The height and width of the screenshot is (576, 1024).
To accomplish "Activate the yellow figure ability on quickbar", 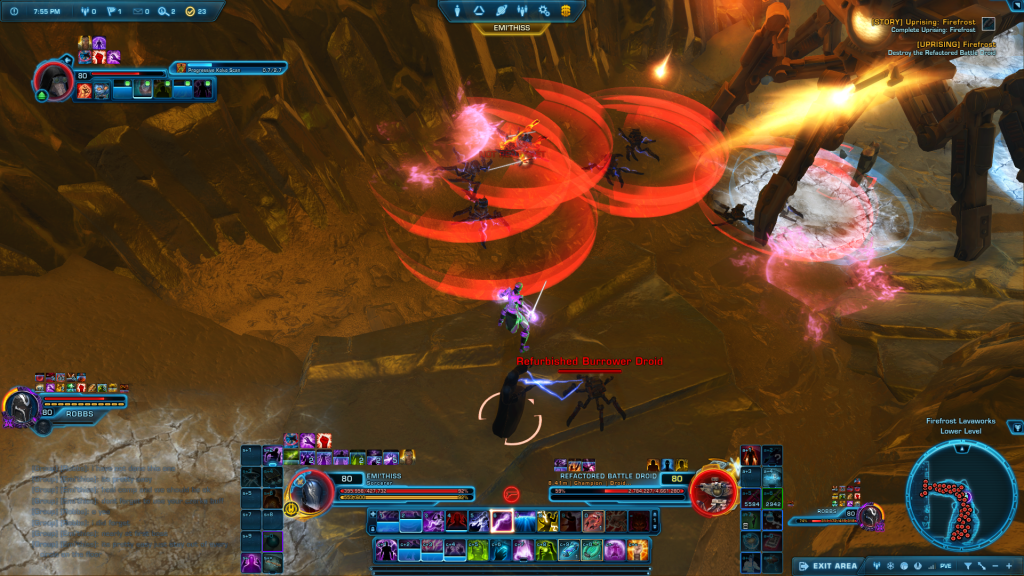I will point(547,521).
